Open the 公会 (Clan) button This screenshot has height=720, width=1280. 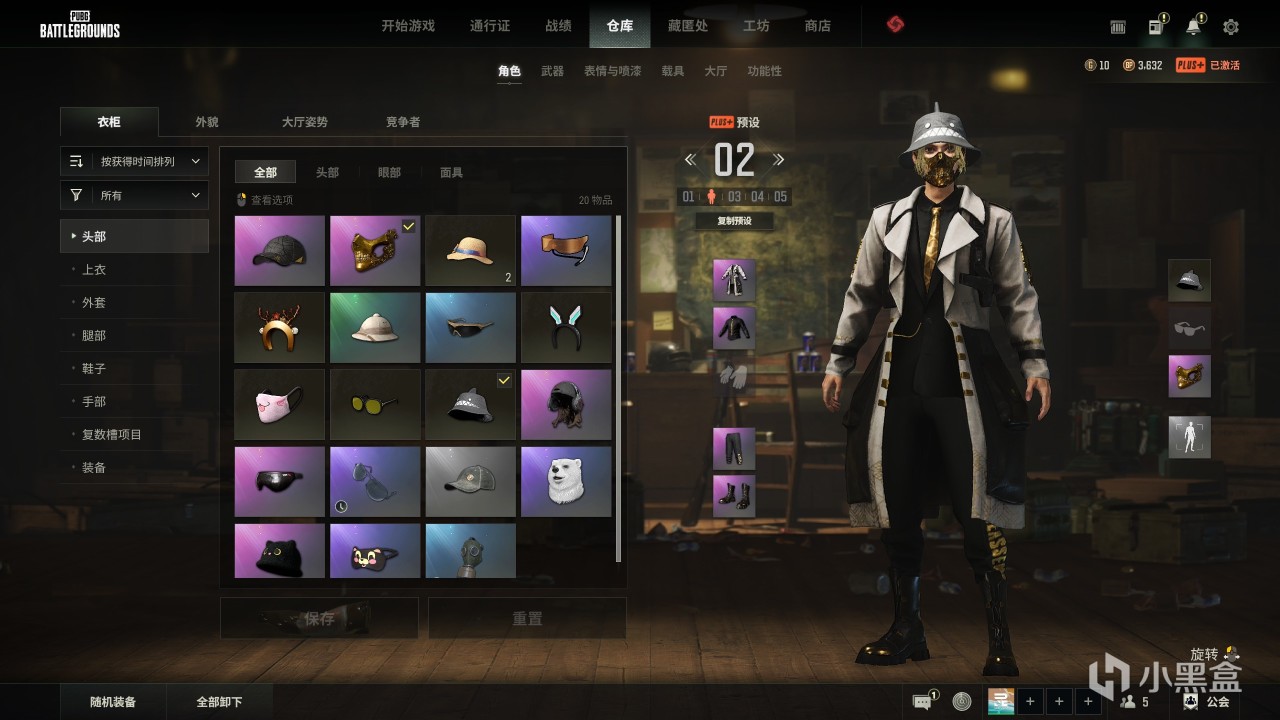[x=1206, y=702]
